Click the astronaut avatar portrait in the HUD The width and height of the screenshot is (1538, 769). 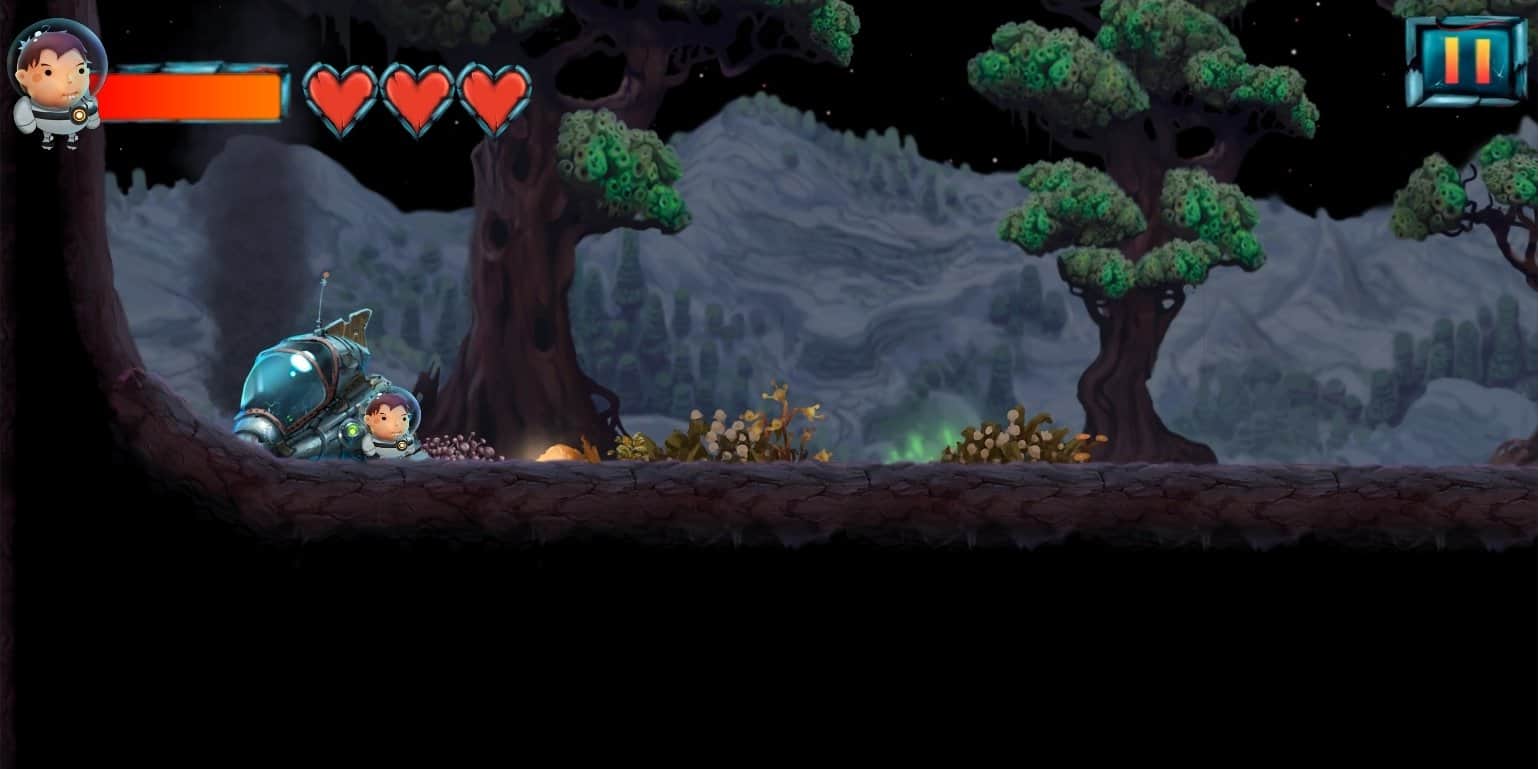pos(55,70)
